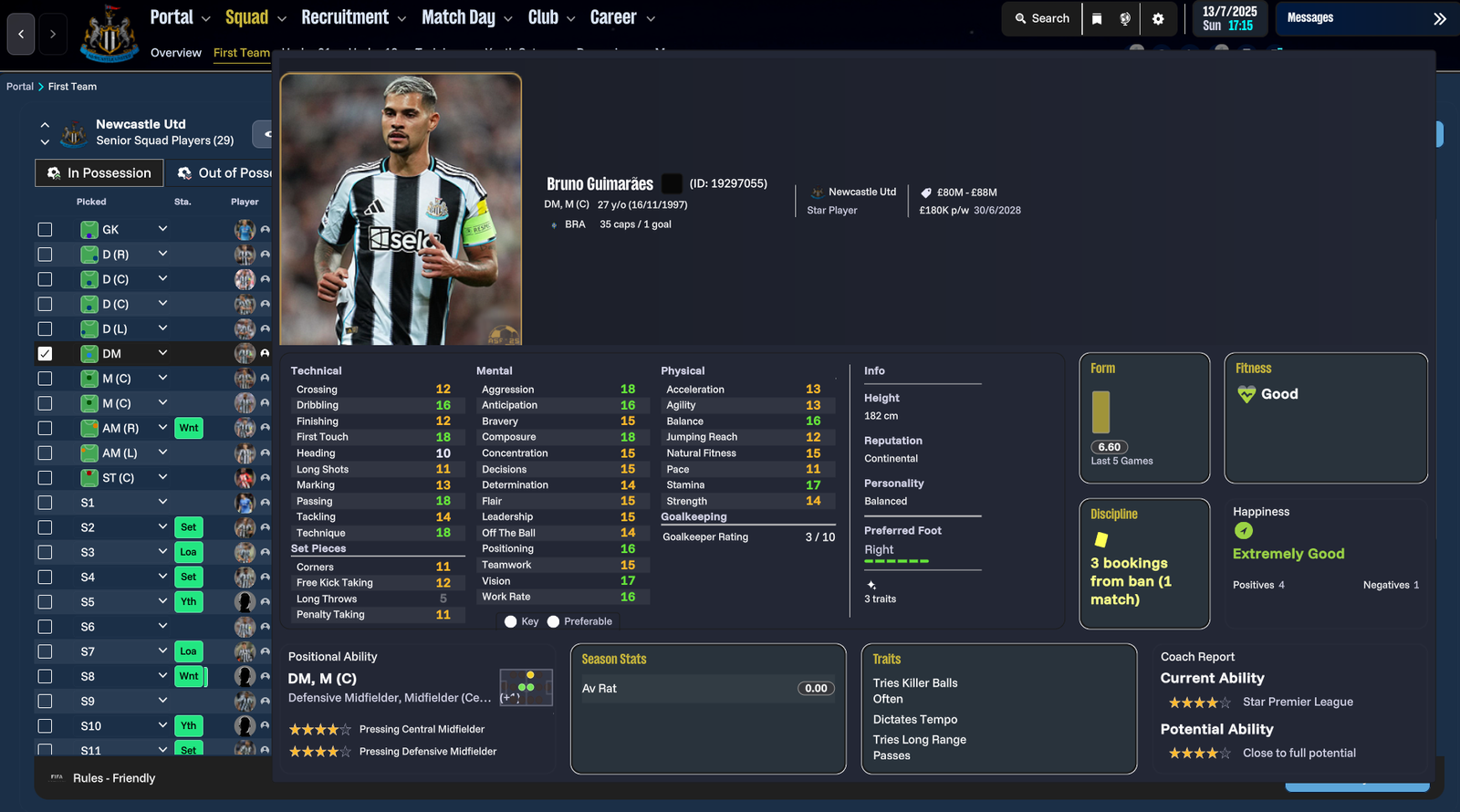Click the Portal breadcrumb link
Screen dimensions: 1460x812
[19, 87]
